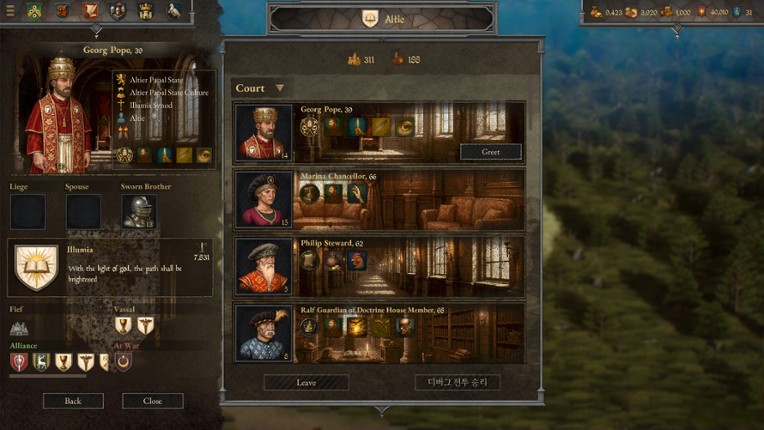Leave the court
764x430 pixels.
pyautogui.click(x=306, y=383)
